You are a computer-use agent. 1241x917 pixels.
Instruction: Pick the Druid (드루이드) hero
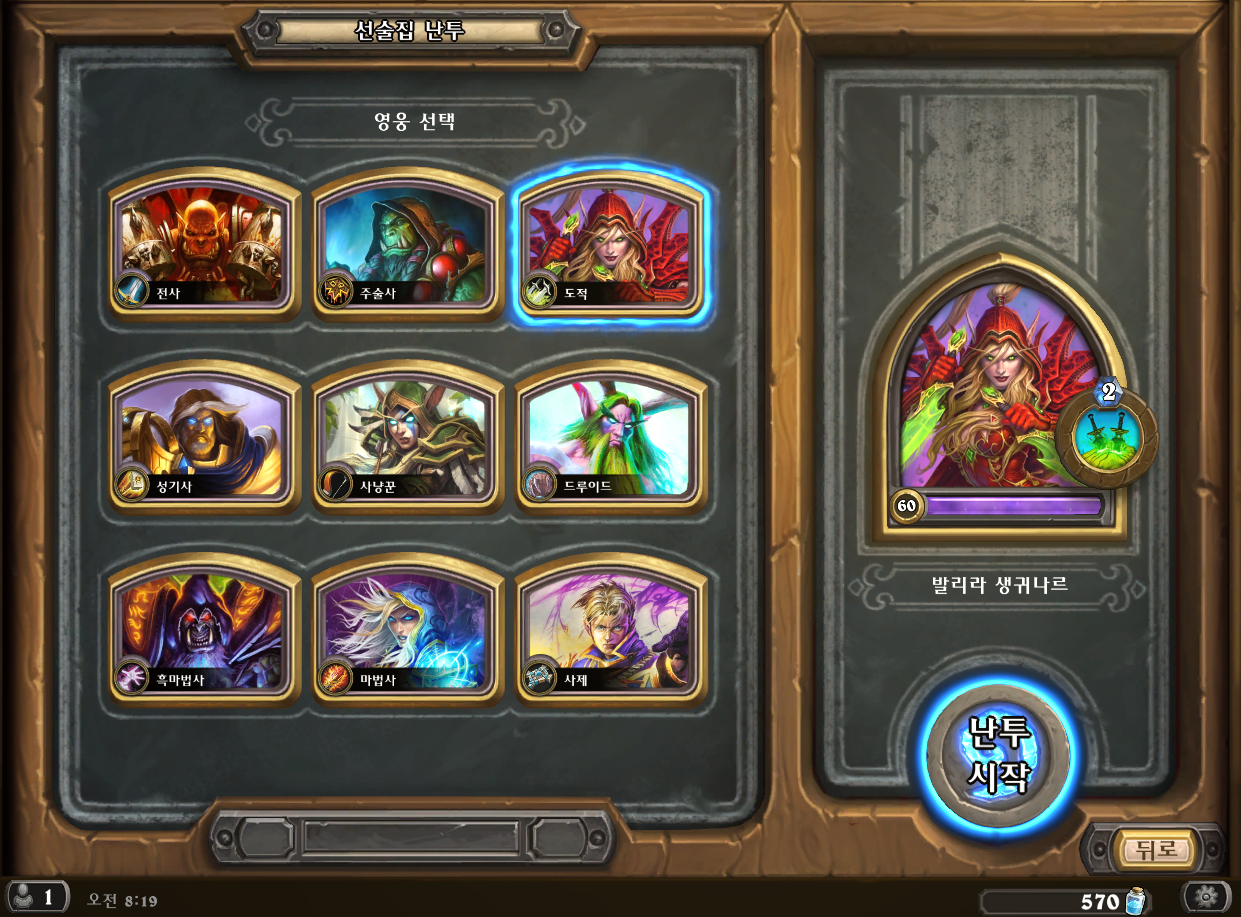[x=609, y=437]
